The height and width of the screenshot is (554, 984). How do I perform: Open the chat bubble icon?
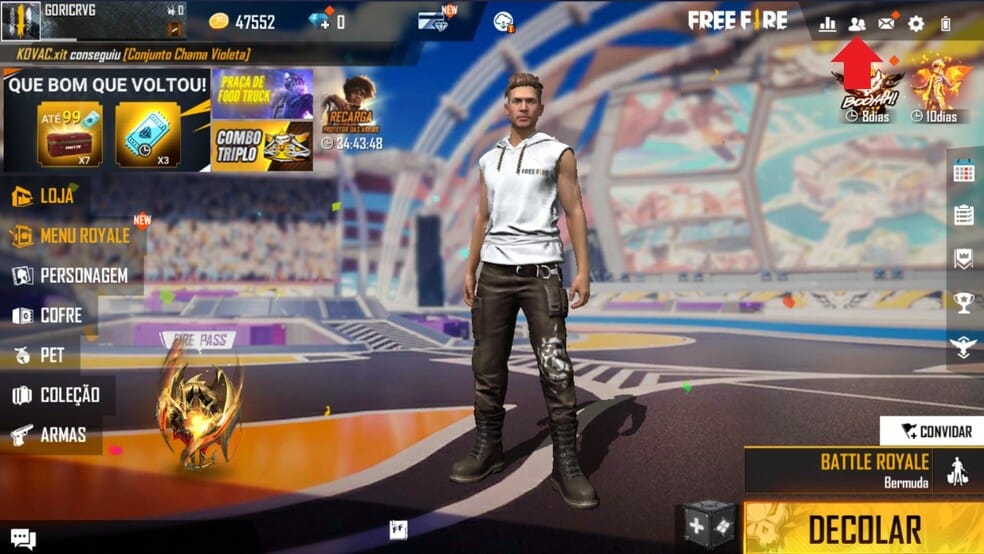tap(22, 540)
